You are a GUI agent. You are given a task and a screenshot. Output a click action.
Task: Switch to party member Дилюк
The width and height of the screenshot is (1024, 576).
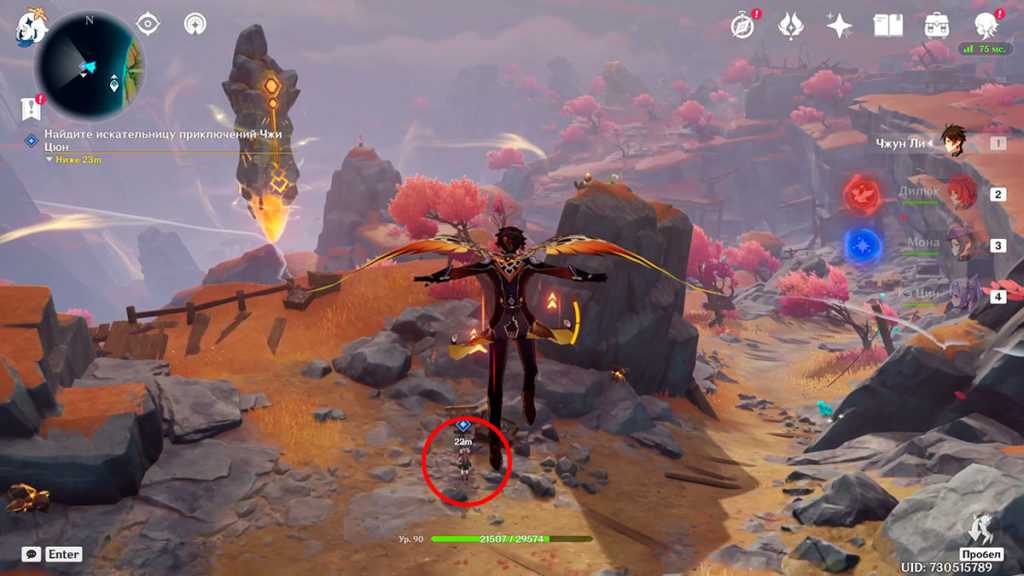(958, 193)
